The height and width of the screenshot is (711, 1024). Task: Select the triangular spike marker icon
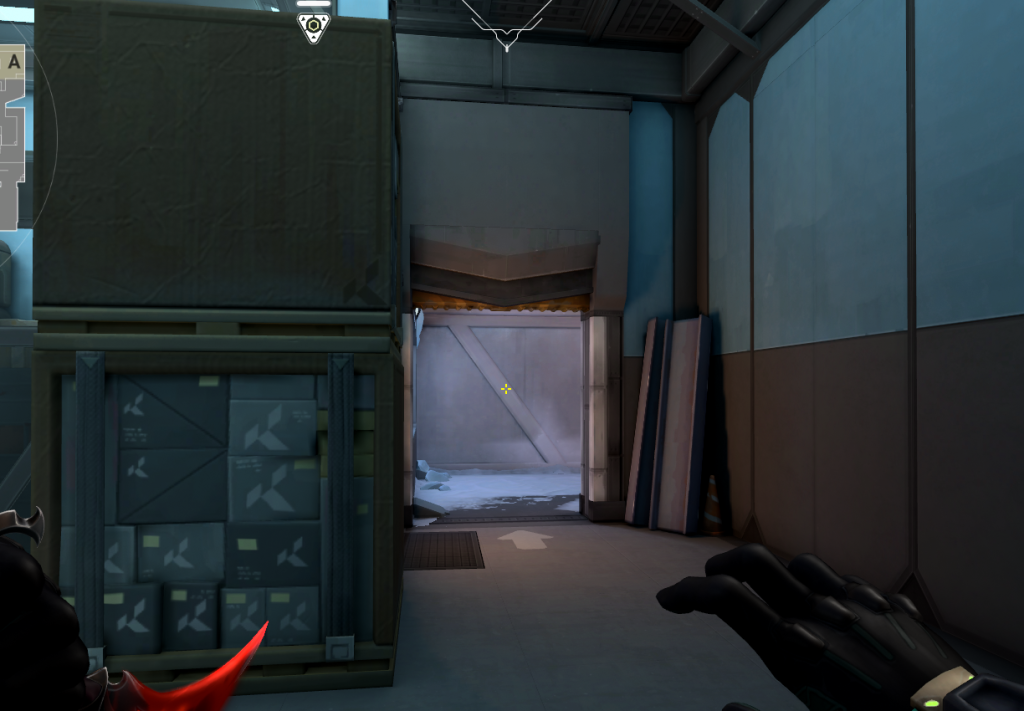pos(314,27)
